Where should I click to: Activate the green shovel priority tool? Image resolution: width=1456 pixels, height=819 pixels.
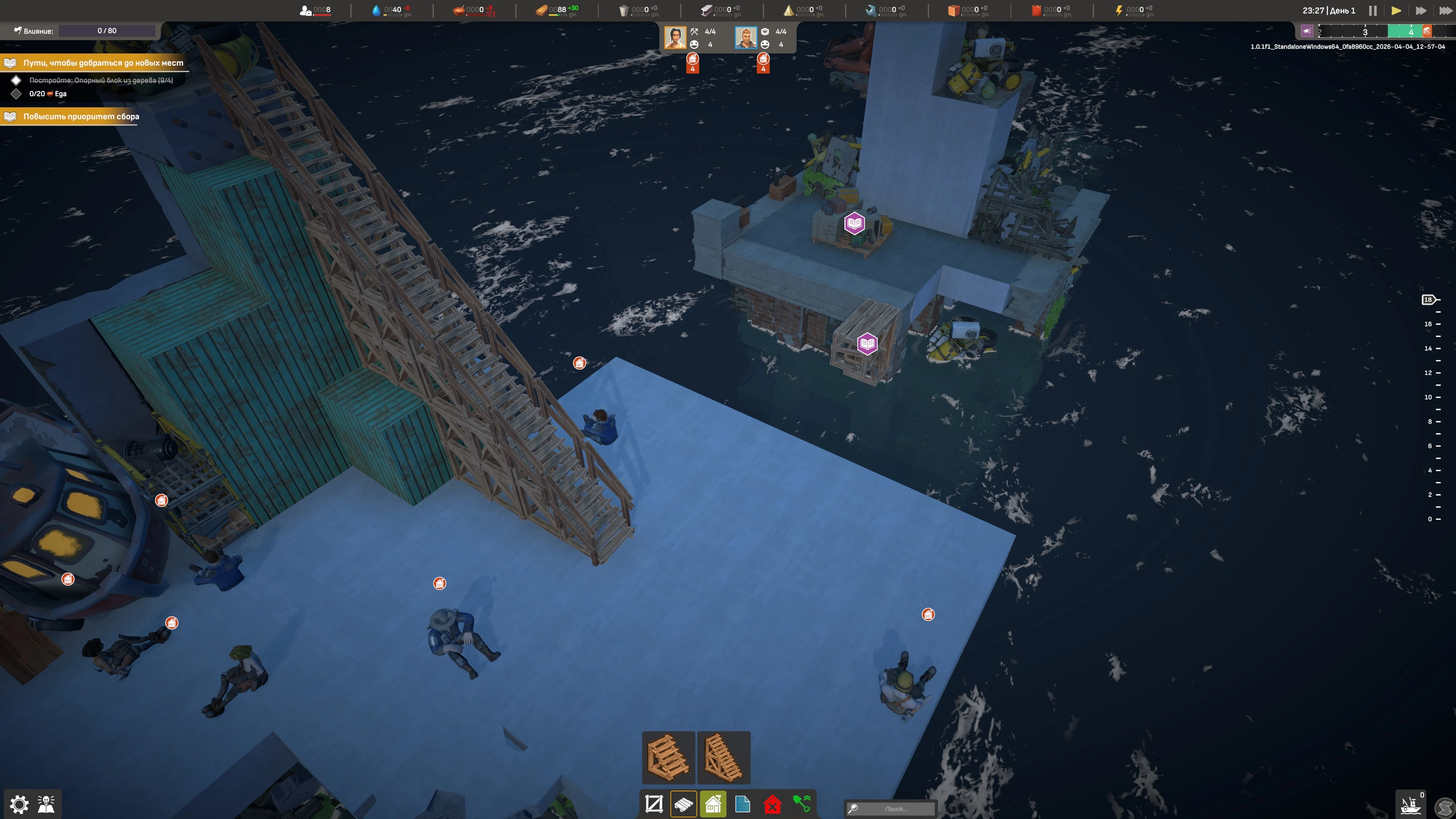click(x=802, y=804)
